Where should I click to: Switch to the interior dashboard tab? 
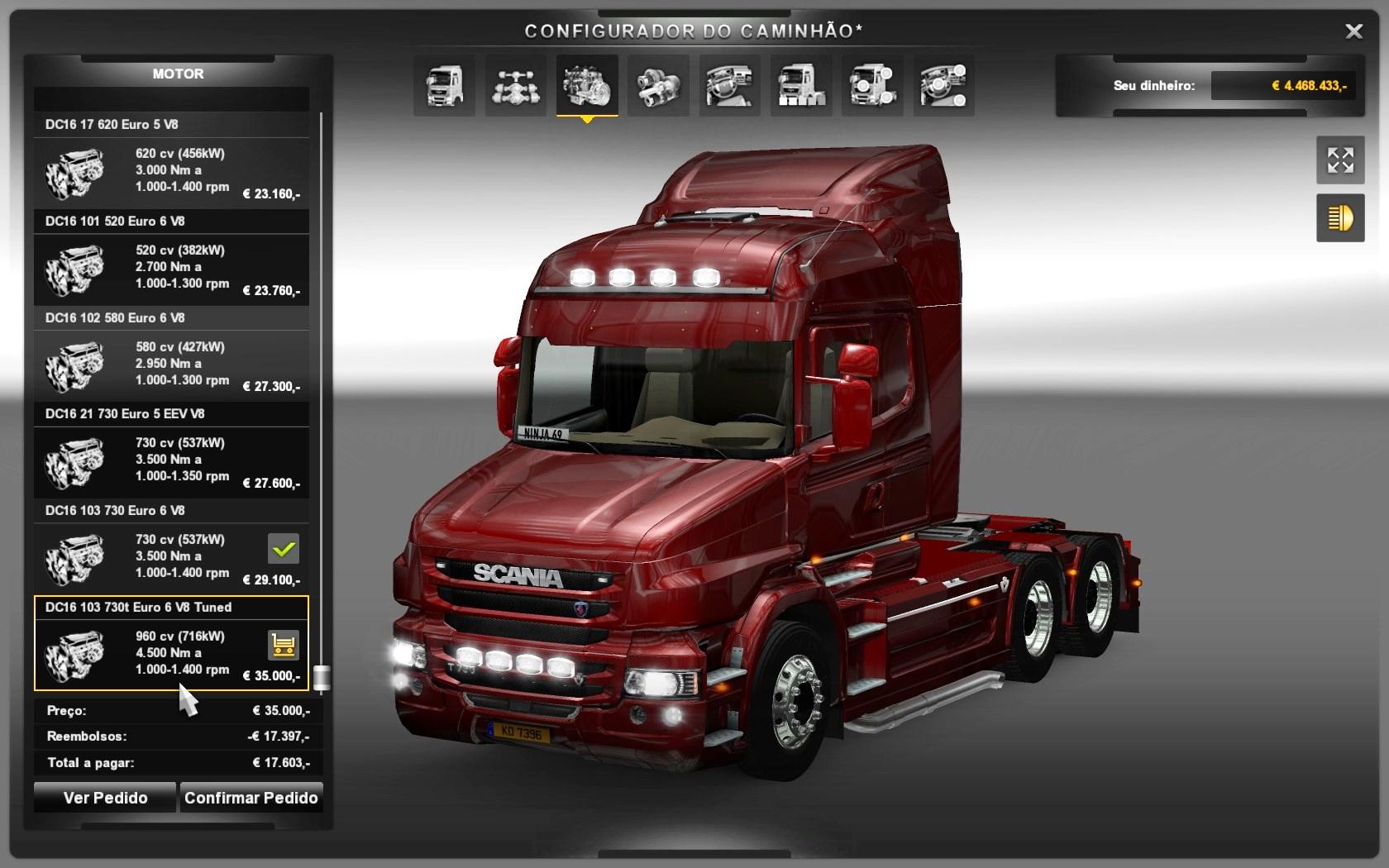coord(729,85)
